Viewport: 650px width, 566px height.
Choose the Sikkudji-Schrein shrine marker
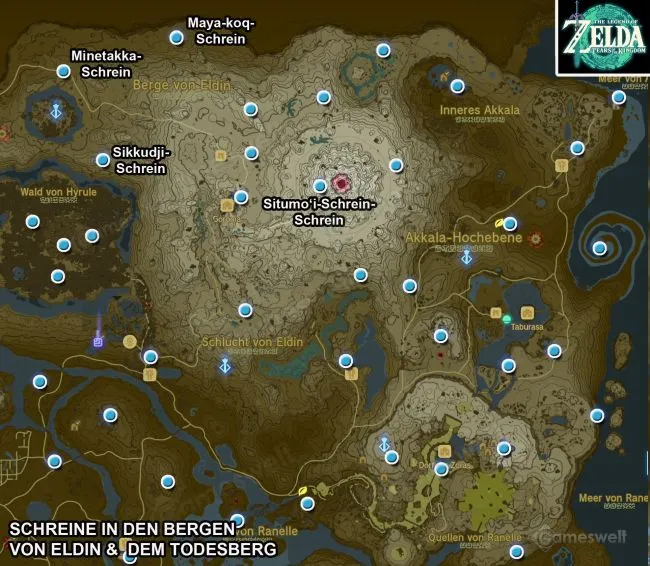tap(102, 159)
